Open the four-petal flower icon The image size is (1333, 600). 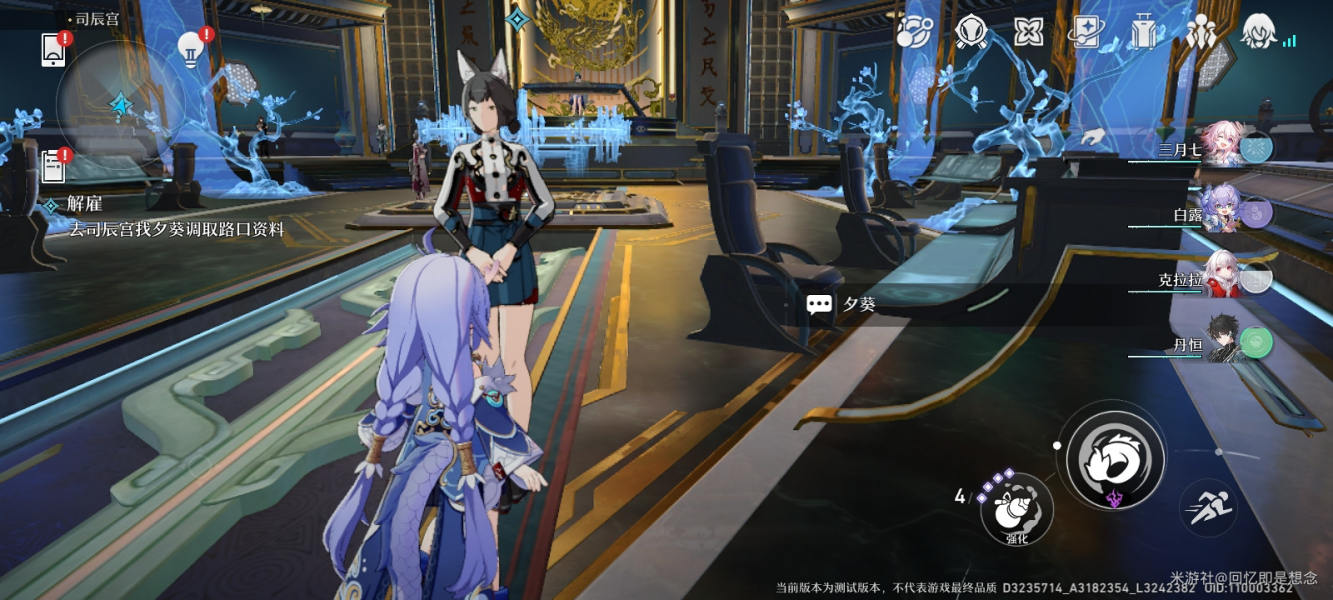point(1028,32)
